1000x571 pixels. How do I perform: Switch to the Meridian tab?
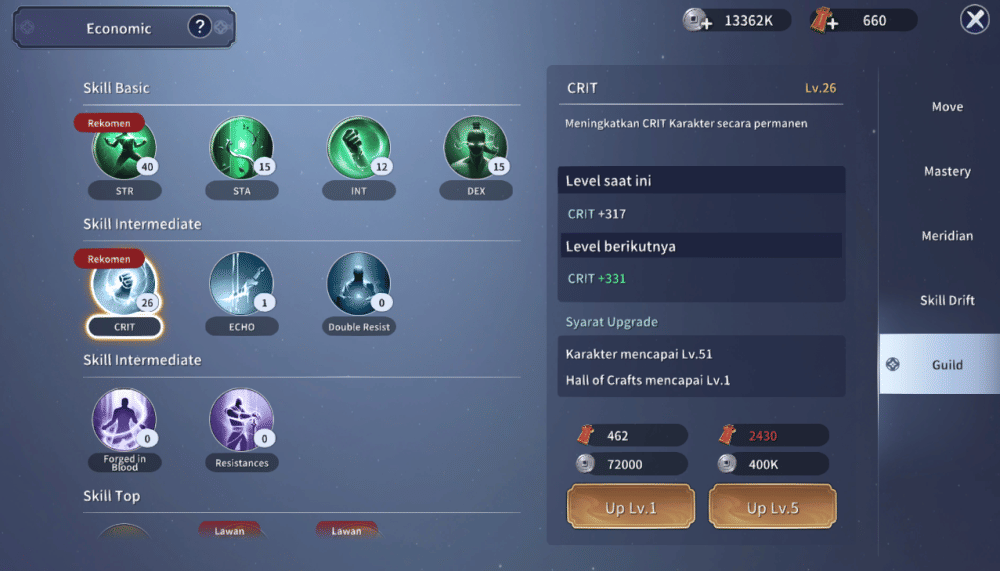point(947,236)
